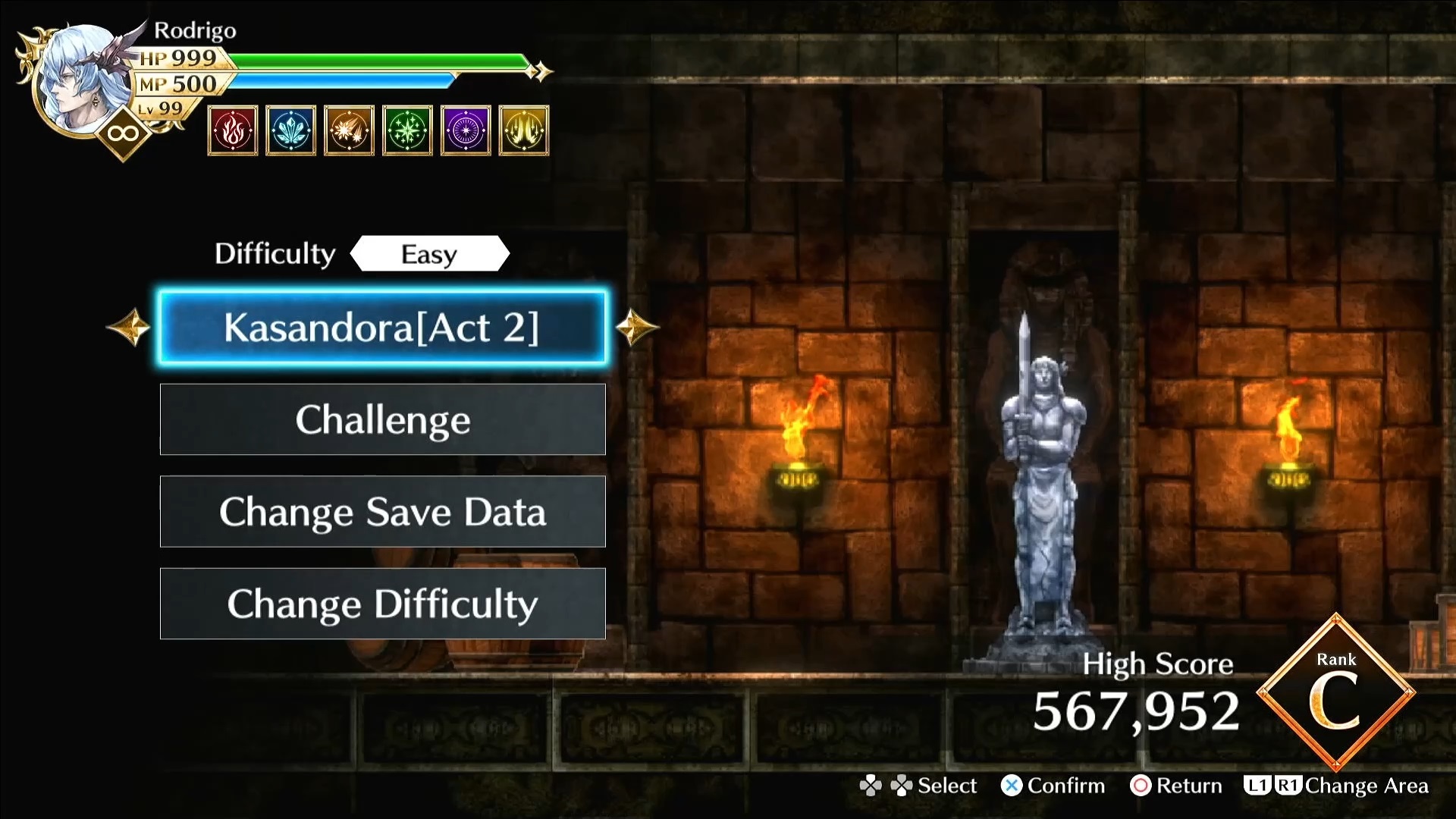The height and width of the screenshot is (819, 1456).
Task: Select the Kasandora[Act 2] stage entry
Action: pos(382,328)
